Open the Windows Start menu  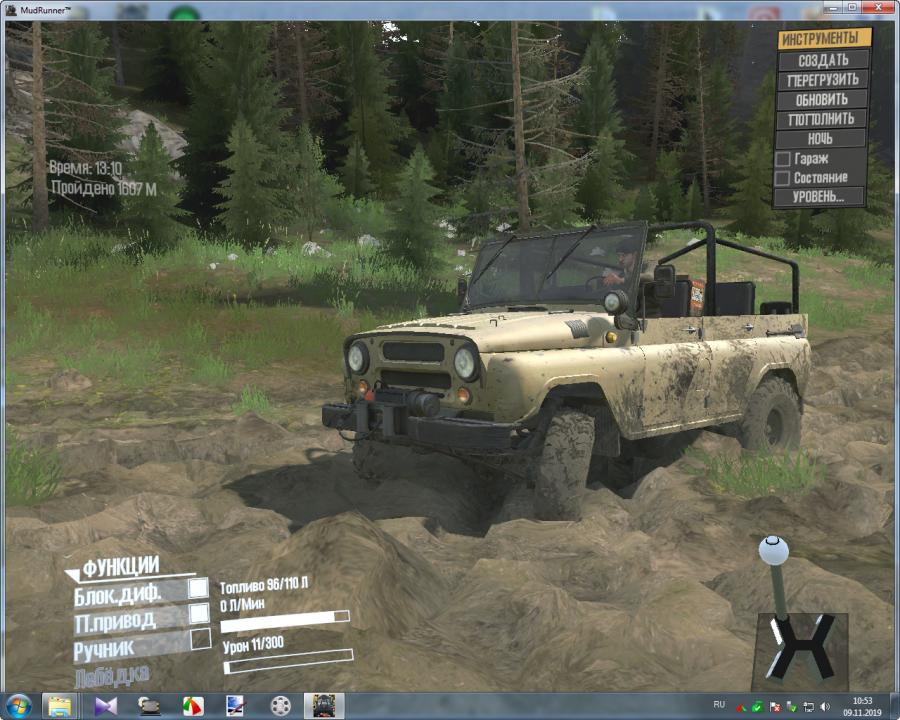point(18,705)
